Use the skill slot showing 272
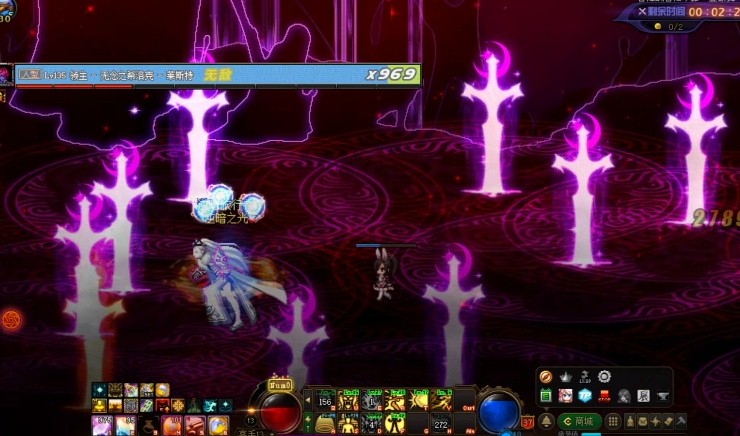Image resolution: width=740 pixels, height=436 pixels. coord(440,424)
